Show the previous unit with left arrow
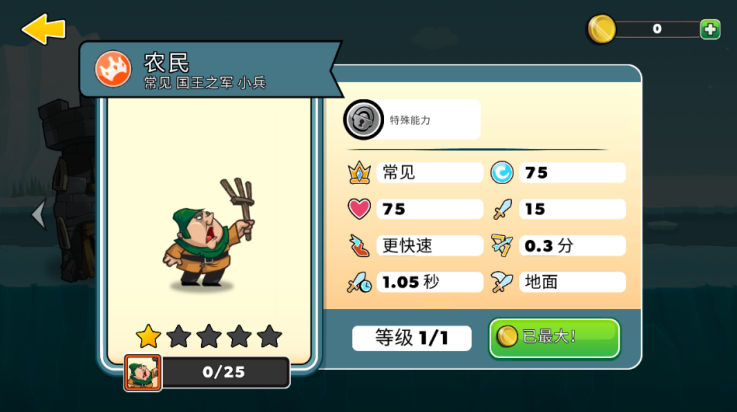Viewport: 737px width, 412px height. tap(38, 214)
